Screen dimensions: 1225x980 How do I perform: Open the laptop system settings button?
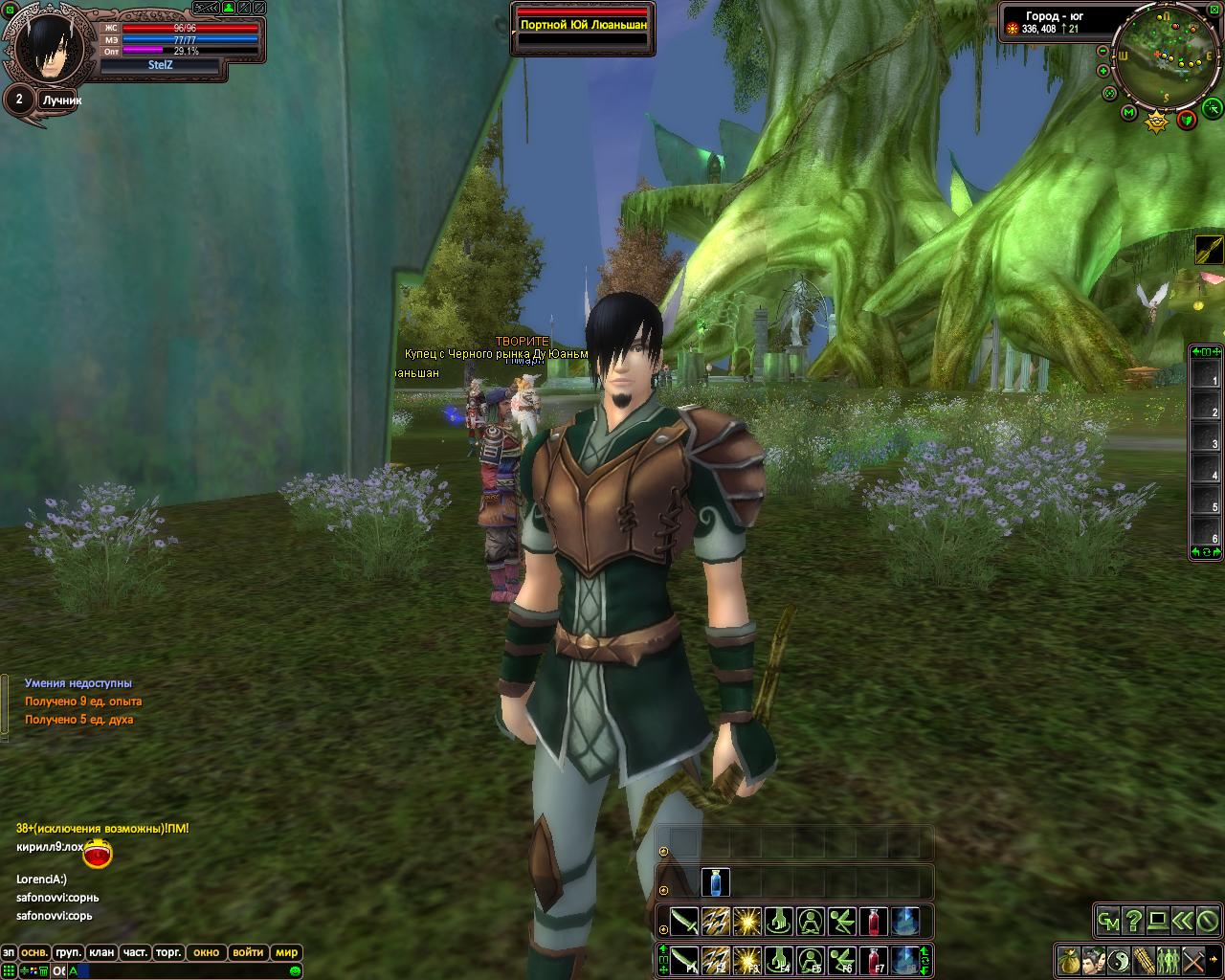coord(1158,921)
